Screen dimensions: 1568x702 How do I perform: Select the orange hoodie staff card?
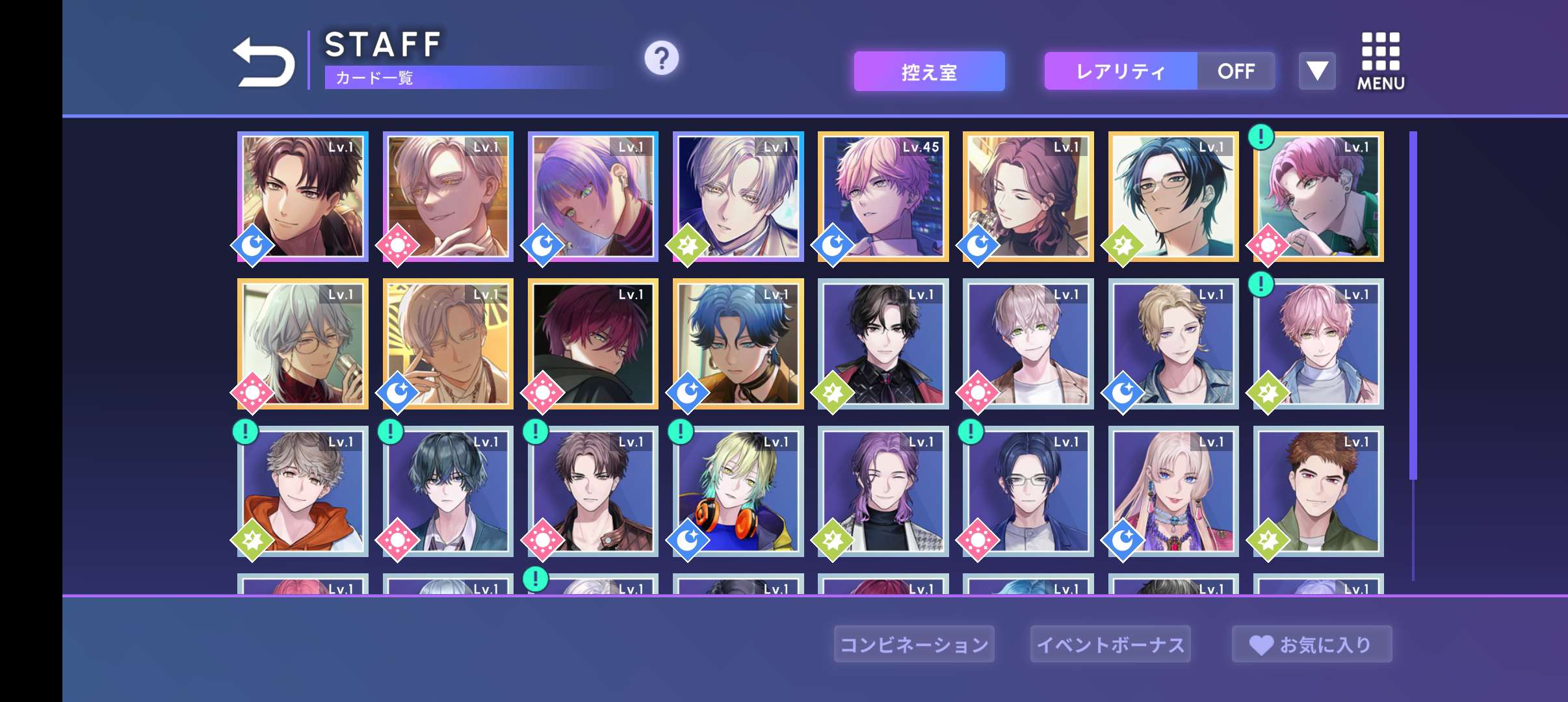point(303,491)
